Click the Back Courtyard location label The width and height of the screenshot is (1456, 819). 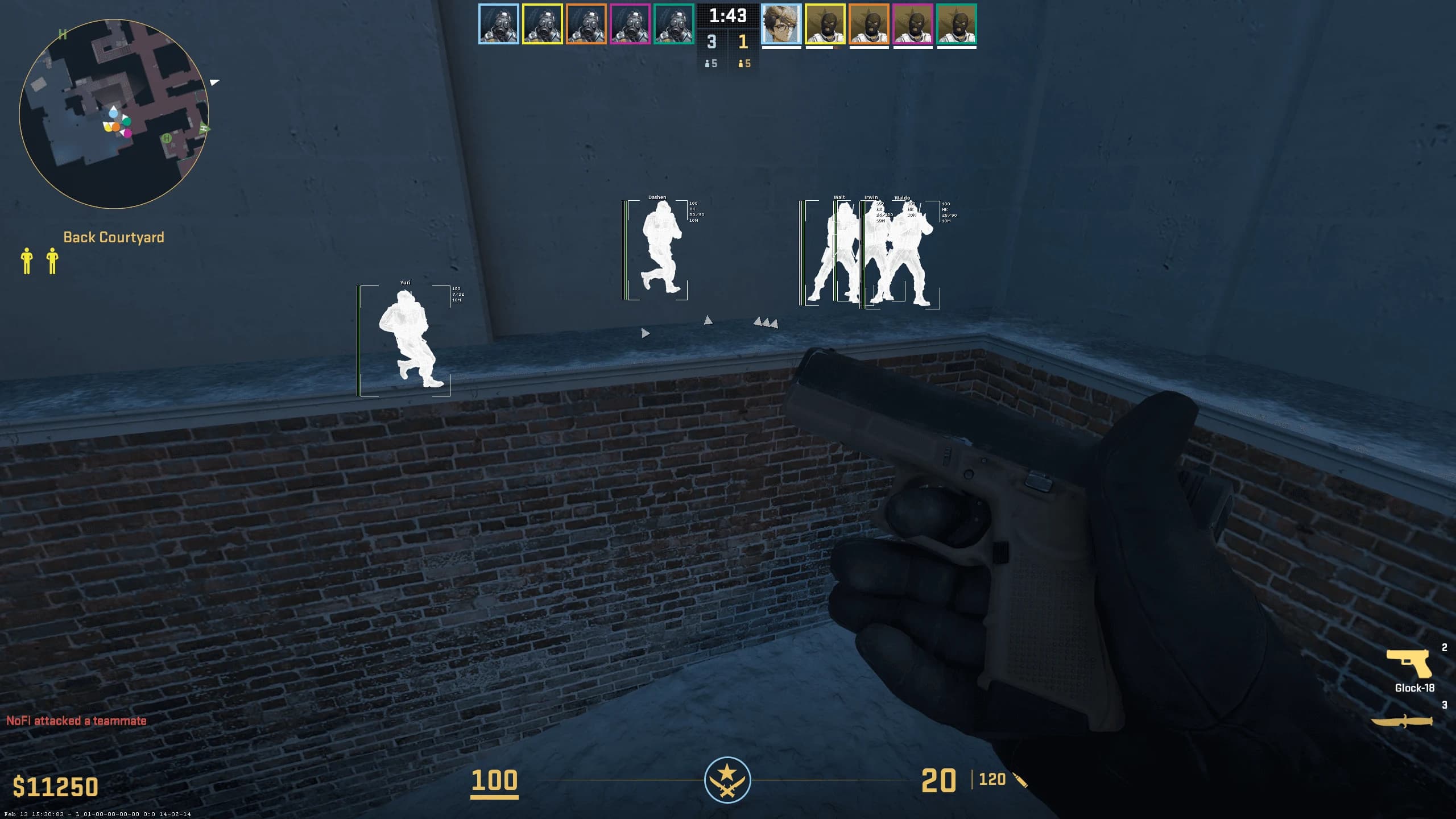pos(114,237)
